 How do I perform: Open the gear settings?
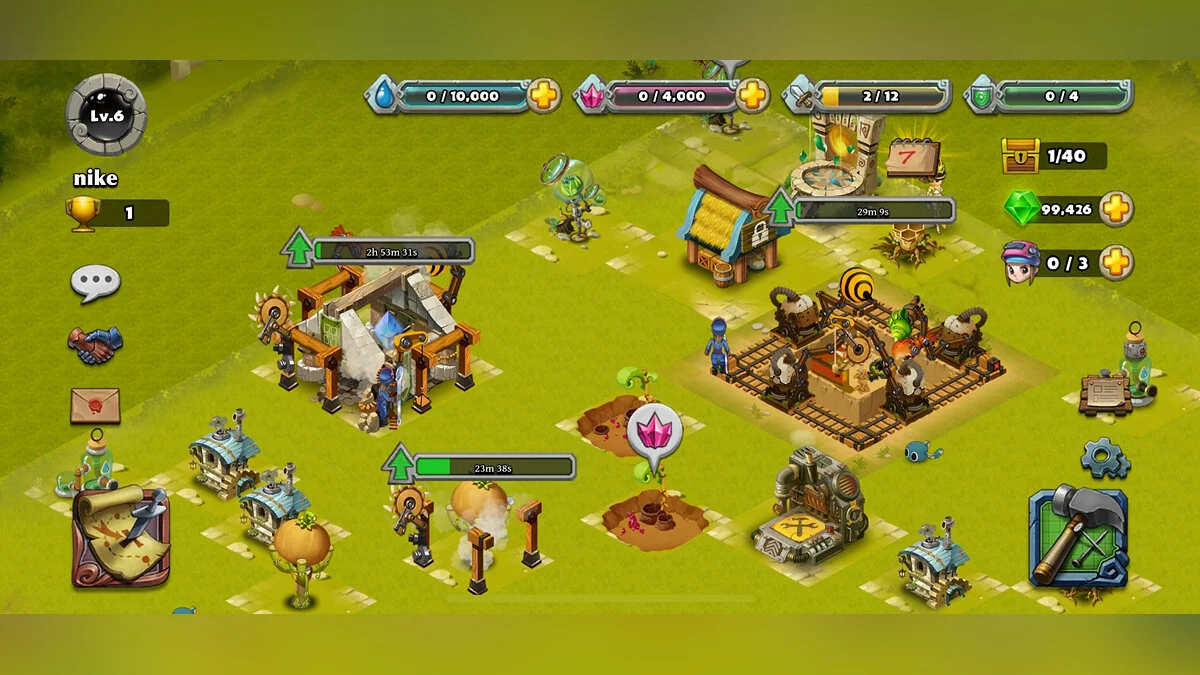(x=1105, y=458)
